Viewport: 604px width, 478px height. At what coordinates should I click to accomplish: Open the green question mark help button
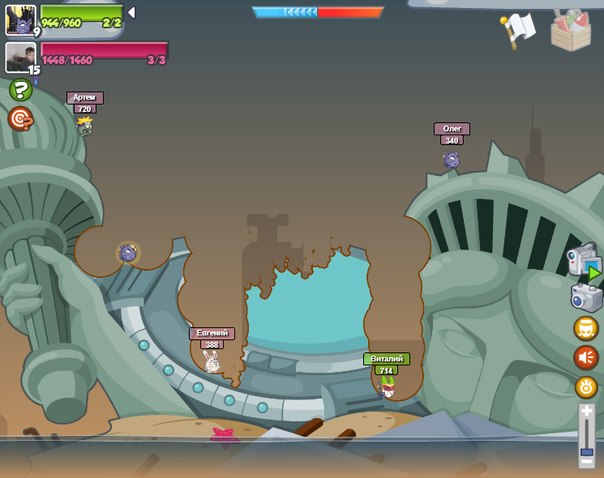click(x=20, y=90)
